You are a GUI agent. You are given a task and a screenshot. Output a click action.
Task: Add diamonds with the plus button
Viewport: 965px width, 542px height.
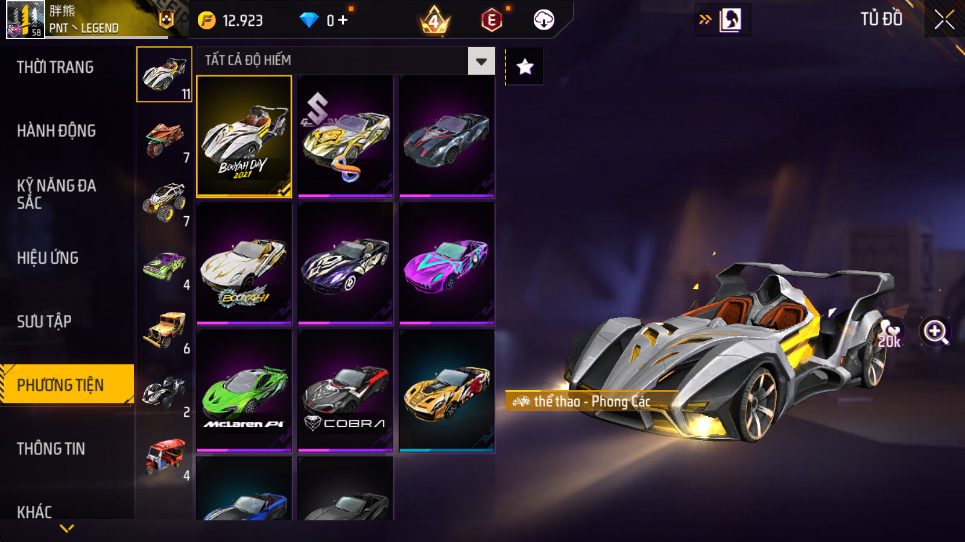[x=344, y=20]
